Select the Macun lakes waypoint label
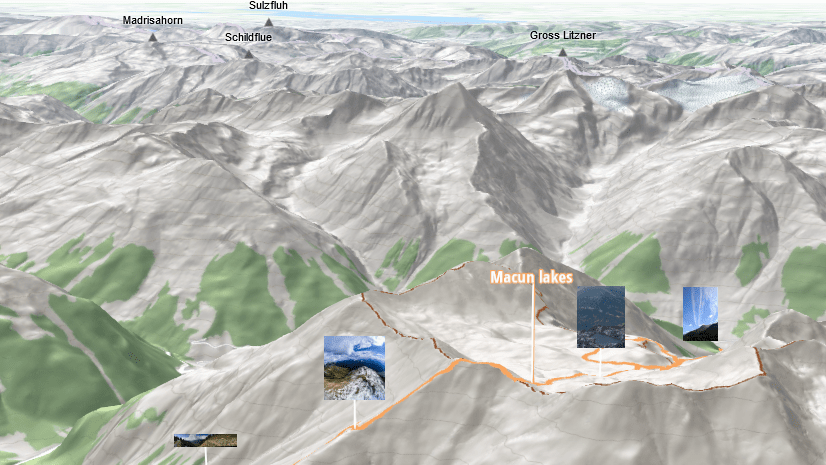This screenshot has height=465, width=826. 531,277
